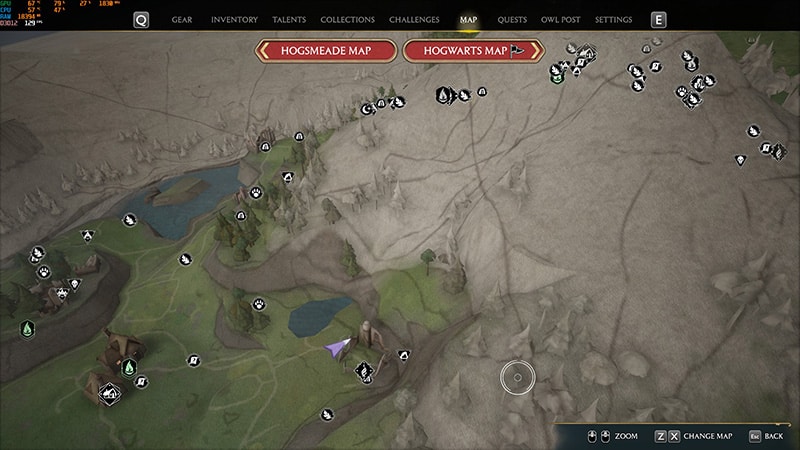Screen dimensions: 800x450
Task: Open the Quests tab
Action: pyautogui.click(x=512, y=20)
